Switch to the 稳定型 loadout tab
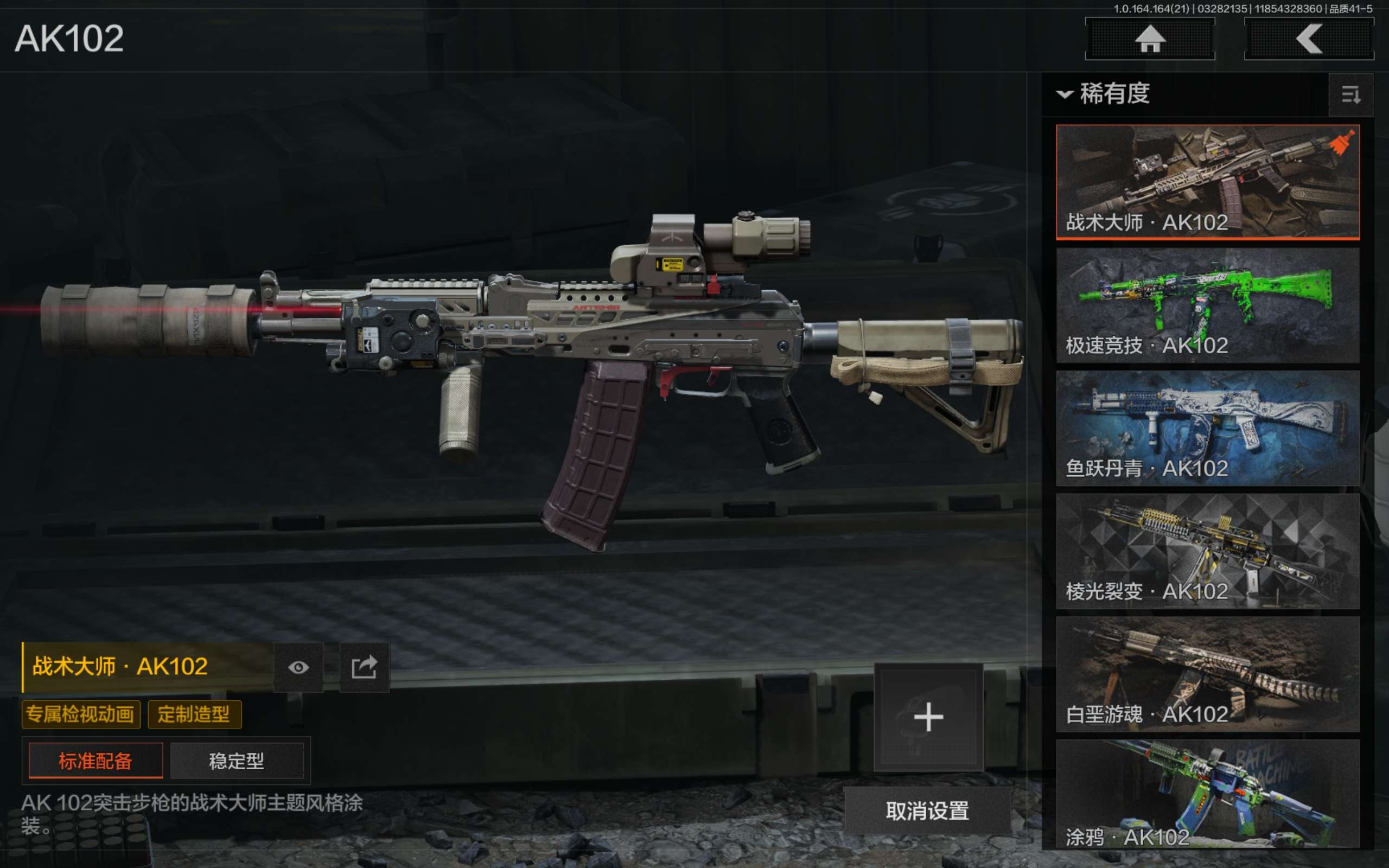 (237, 761)
